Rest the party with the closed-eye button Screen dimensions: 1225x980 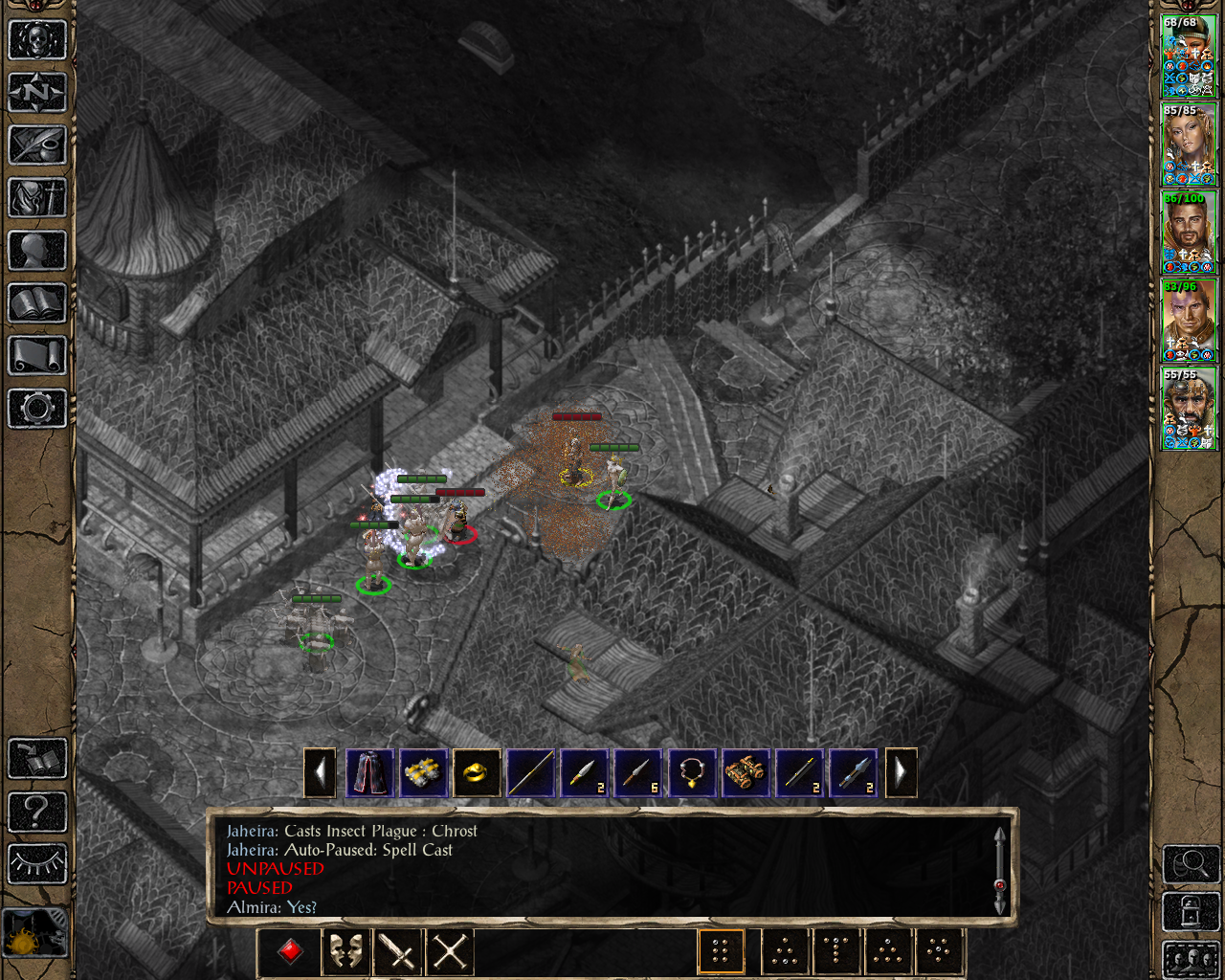tap(37, 864)
